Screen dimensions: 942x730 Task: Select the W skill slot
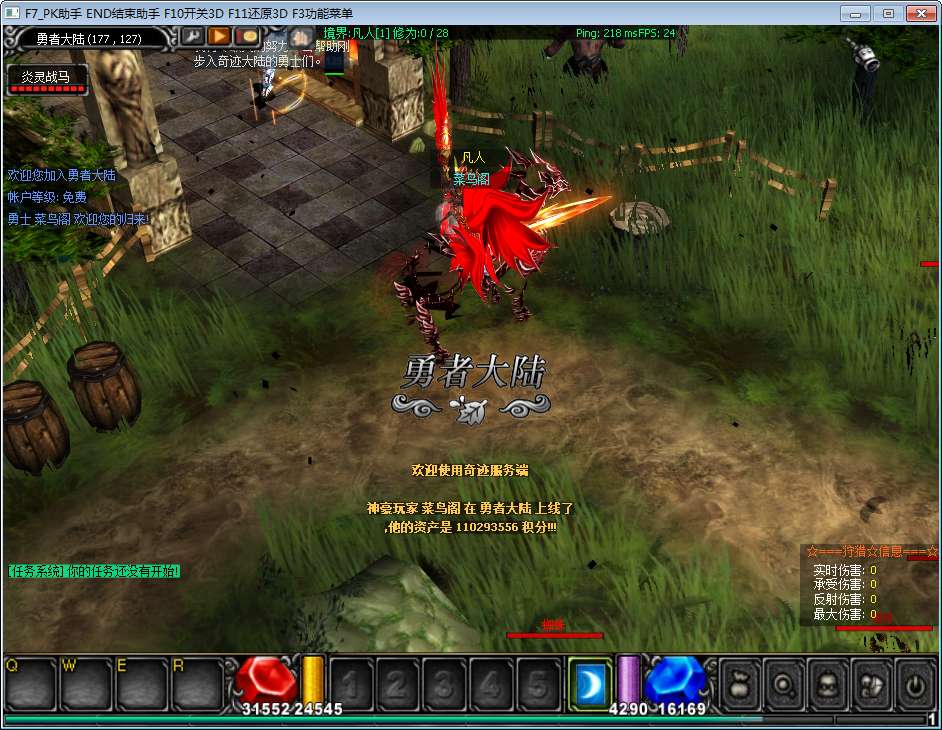coord(85,683)
